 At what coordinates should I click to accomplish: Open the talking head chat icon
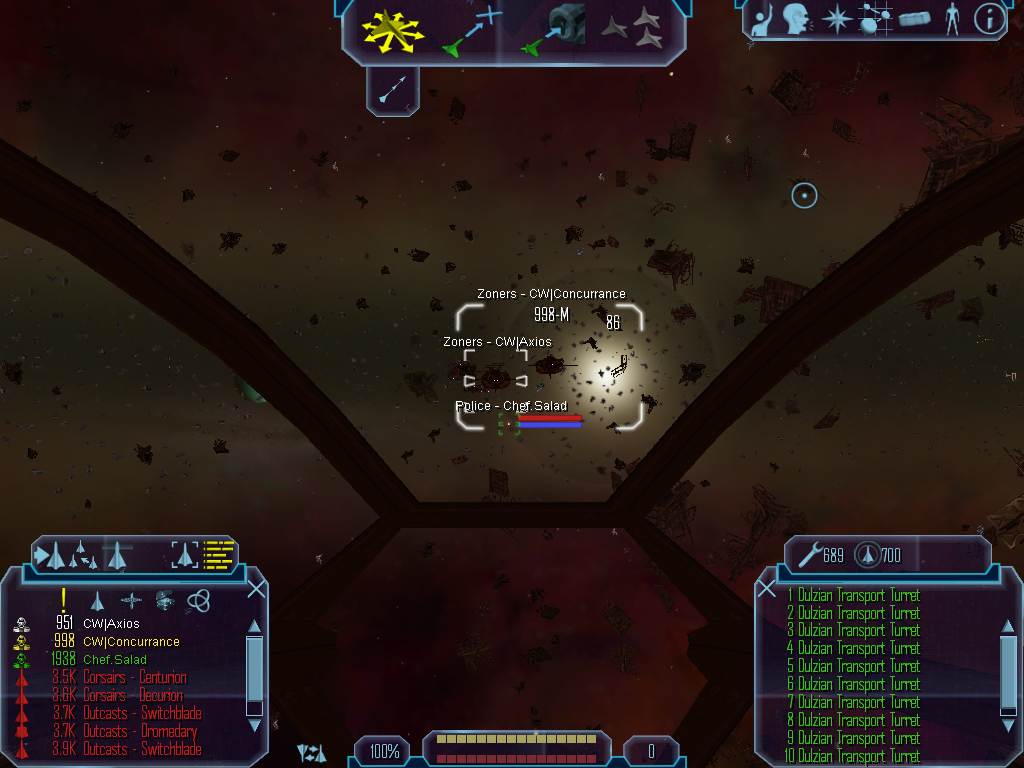[x=796, y=19]
